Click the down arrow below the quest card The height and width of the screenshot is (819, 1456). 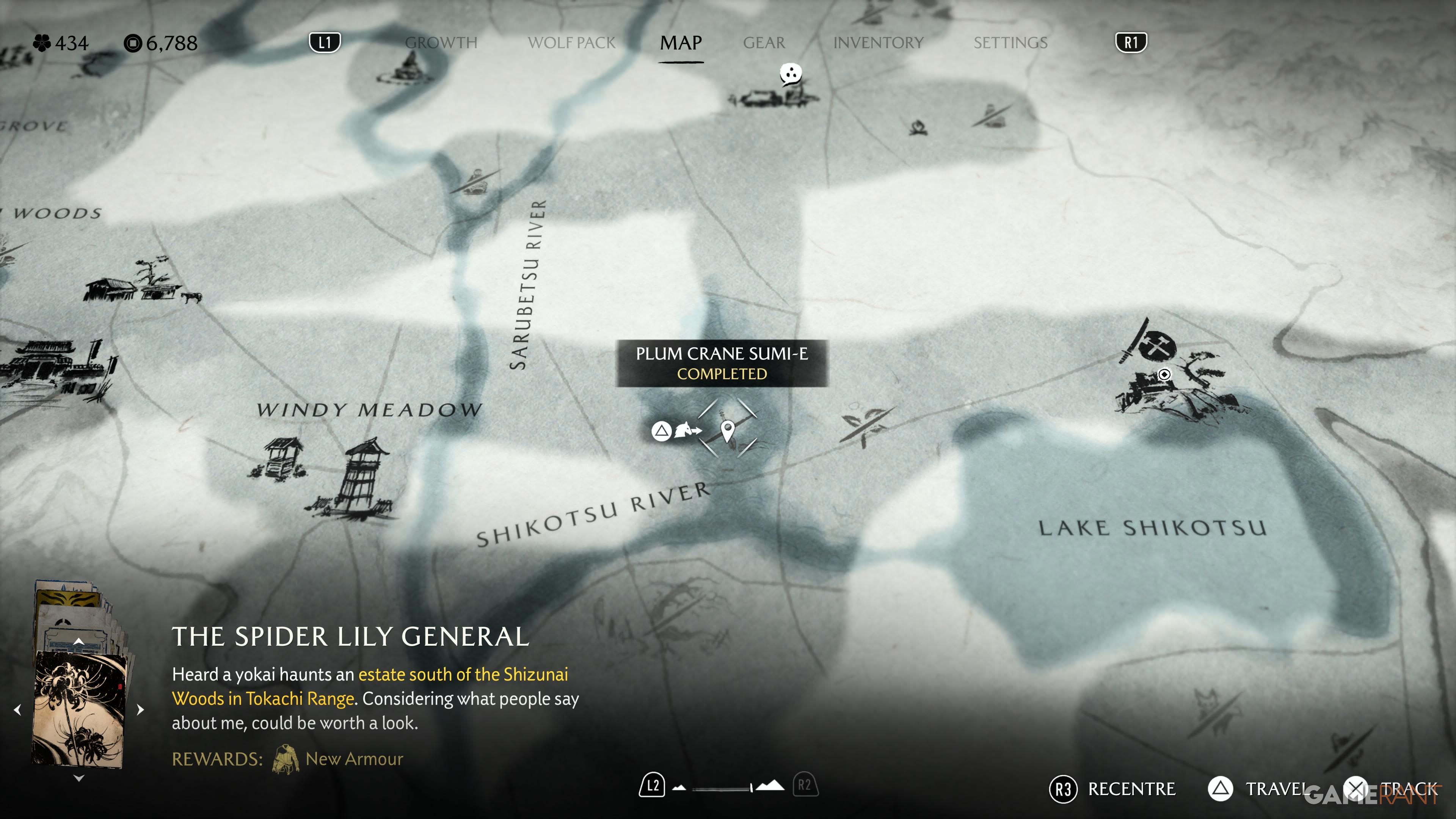[x=79, y=778]
